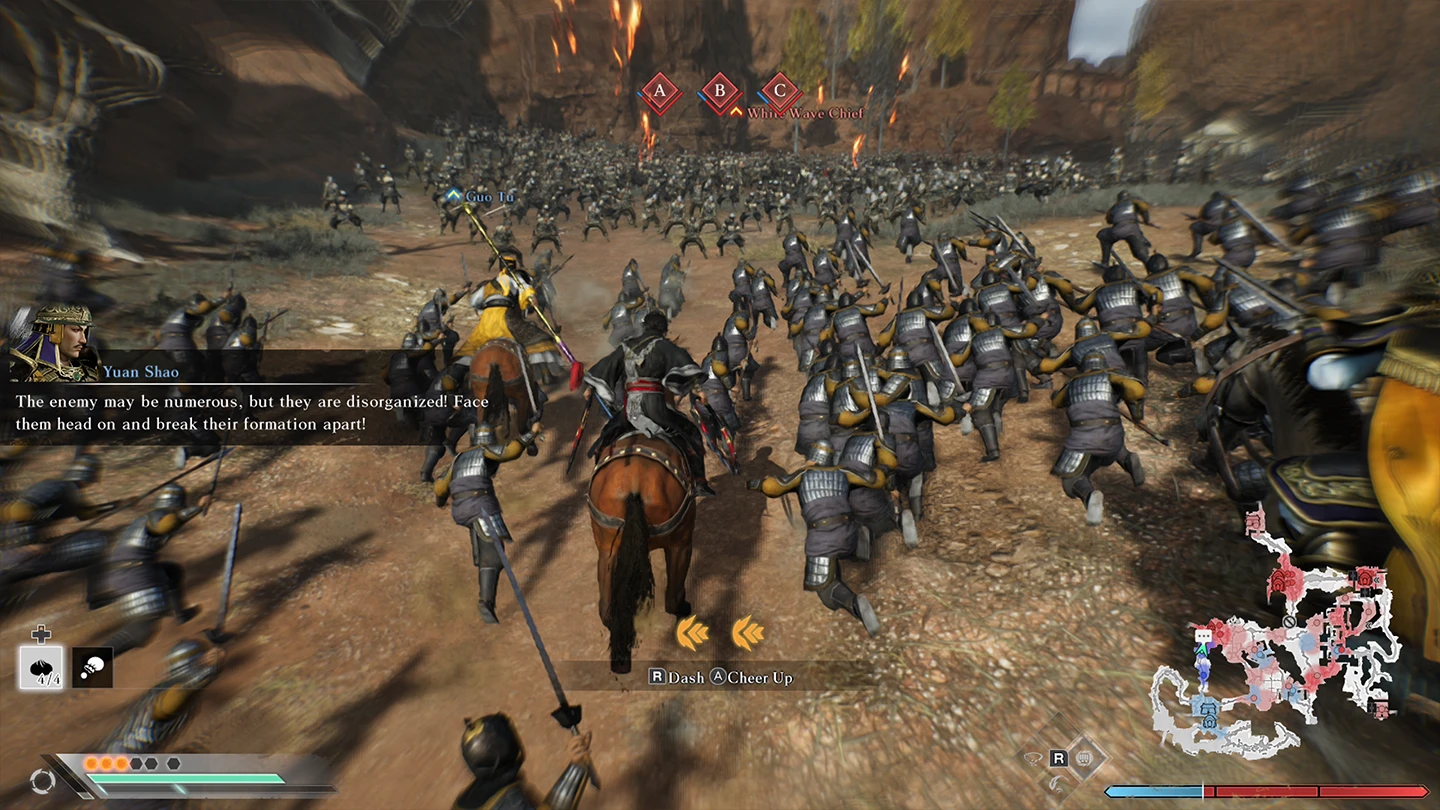Click Yuan Shao's dialogue portrait
The image size is (1440, 810).
[50, 342]
